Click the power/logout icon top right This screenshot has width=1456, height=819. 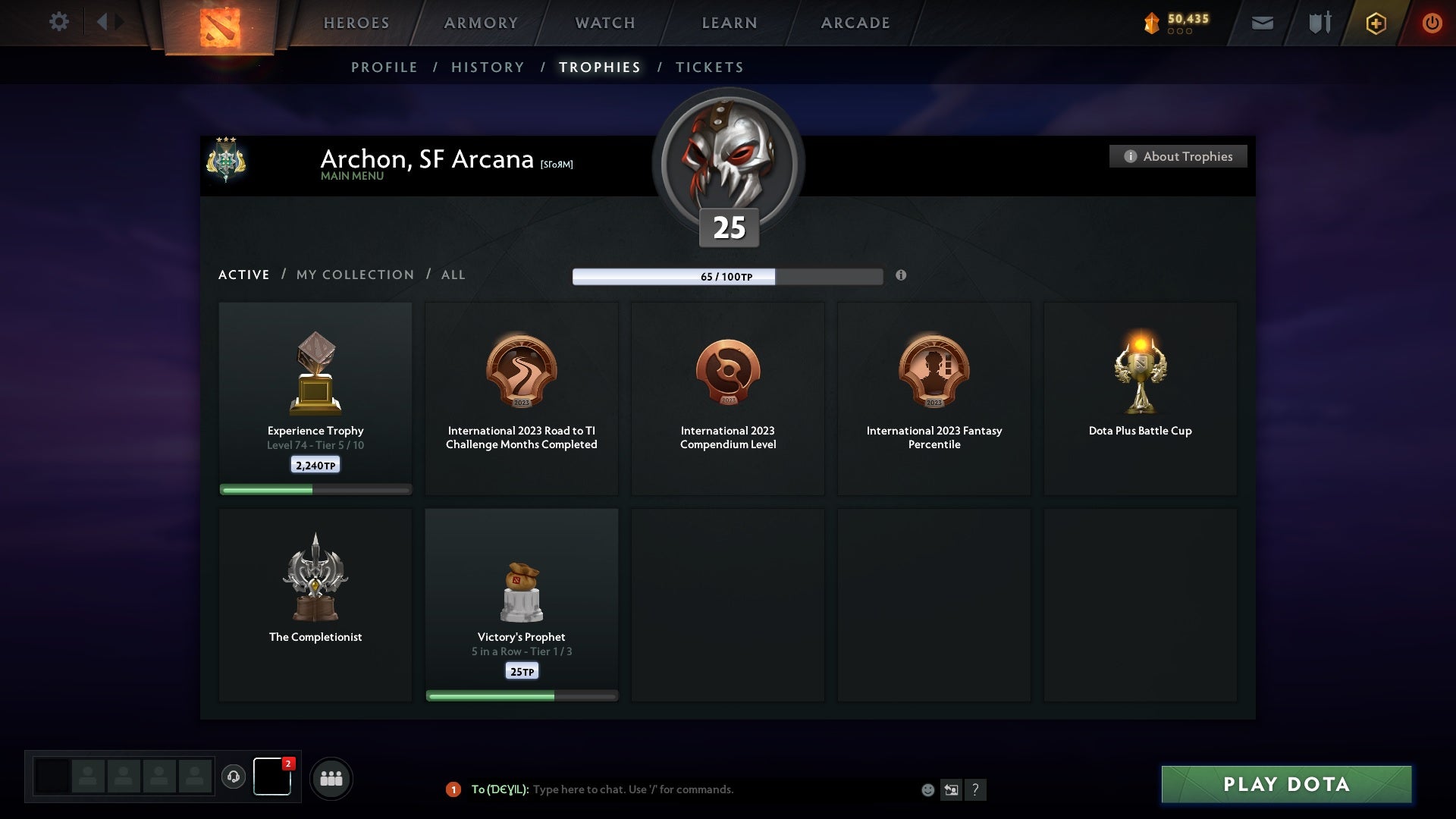pyautogui.click(x=1432, y=23)
